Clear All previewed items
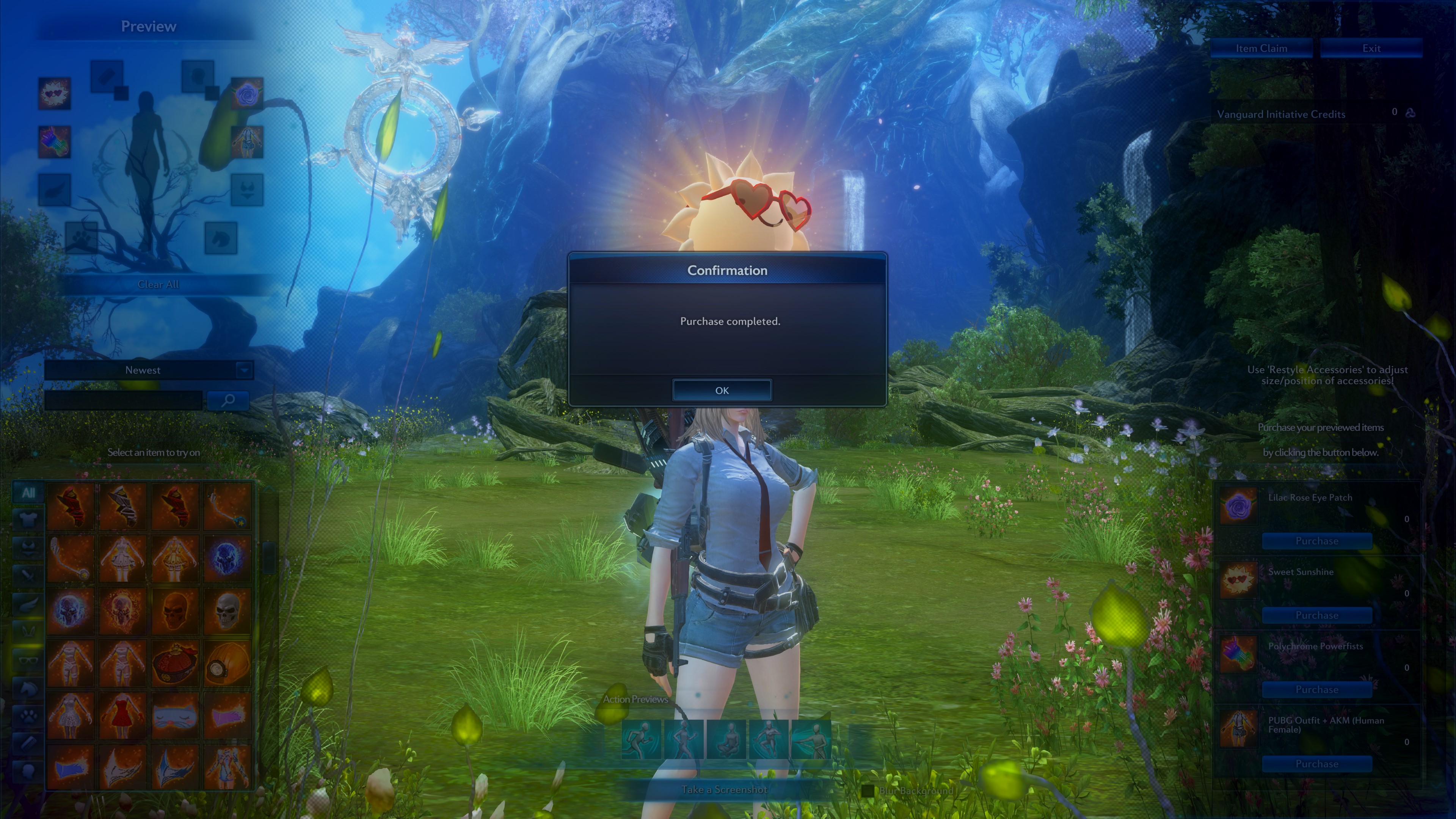This screenshot has width=1456, height=819. click(x=158, y=284)
